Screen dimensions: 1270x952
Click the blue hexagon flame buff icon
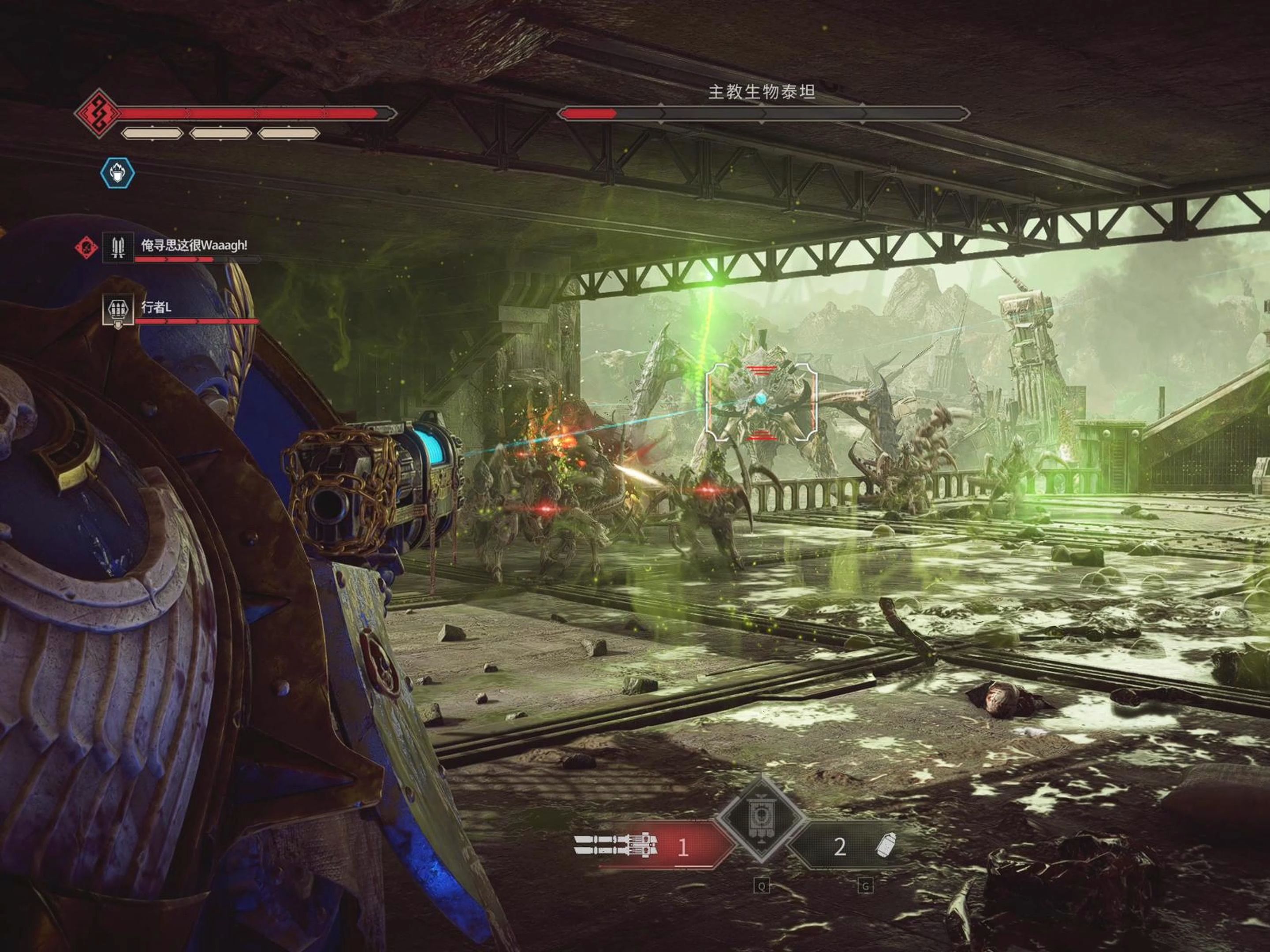coord(118,172)
